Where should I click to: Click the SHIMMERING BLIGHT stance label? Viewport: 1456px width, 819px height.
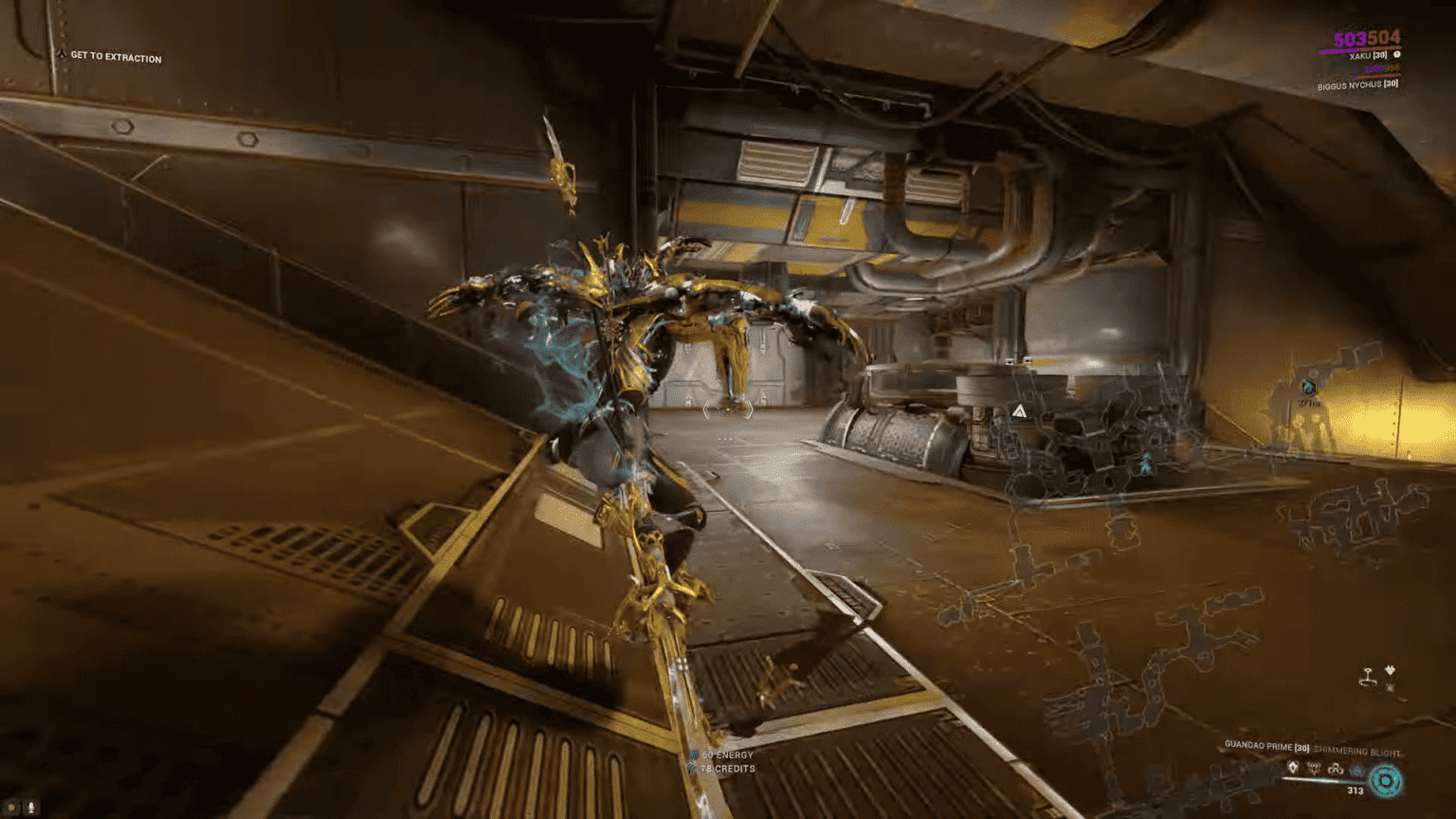click(x=1357, y=751)
